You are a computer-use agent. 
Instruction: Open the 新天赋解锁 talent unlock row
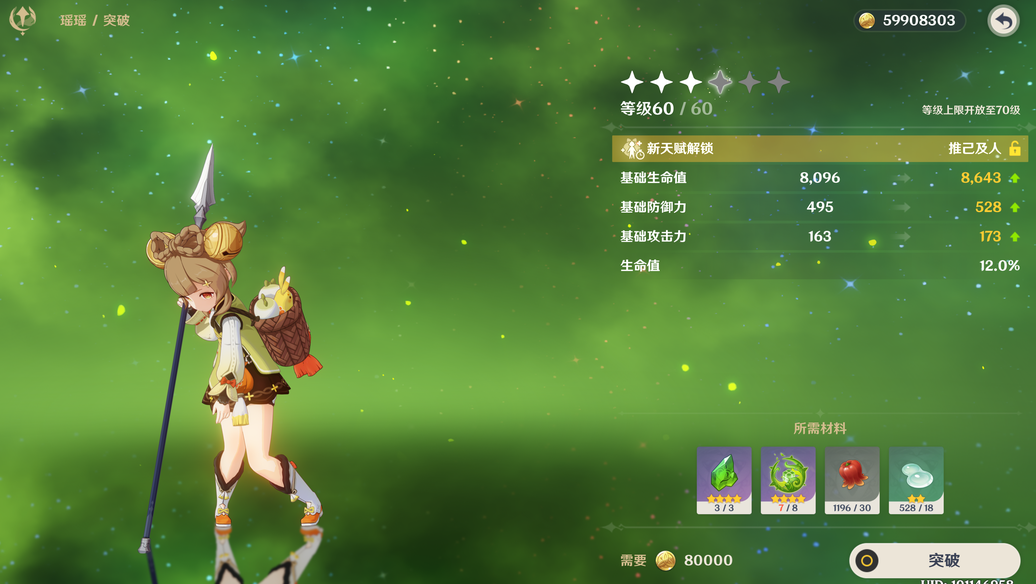point(819,149)
